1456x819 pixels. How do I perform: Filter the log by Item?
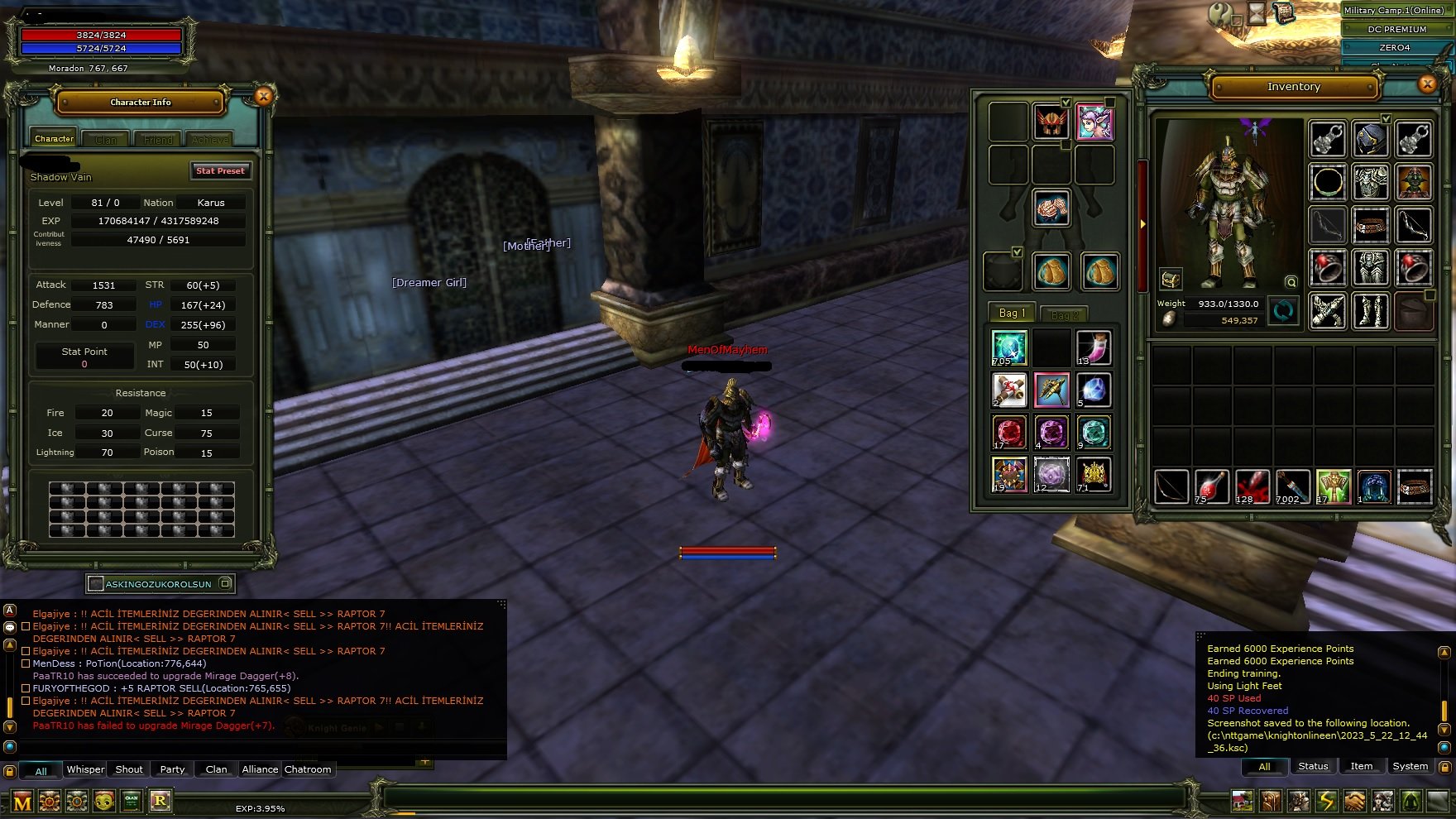click(x=1361, y=766)
